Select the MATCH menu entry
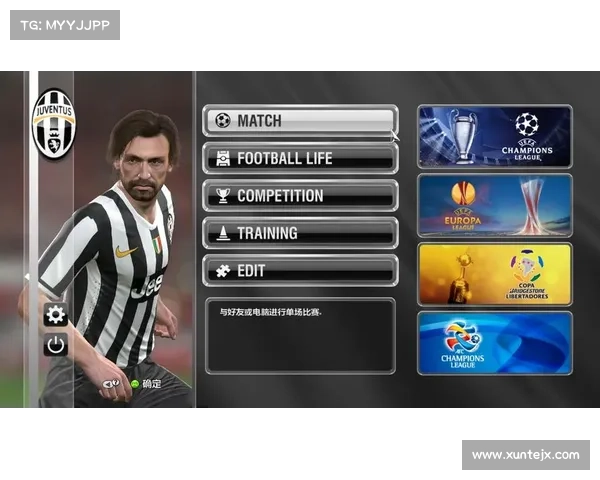The width and height of the screenshot is (600, 480). [300, 121]
